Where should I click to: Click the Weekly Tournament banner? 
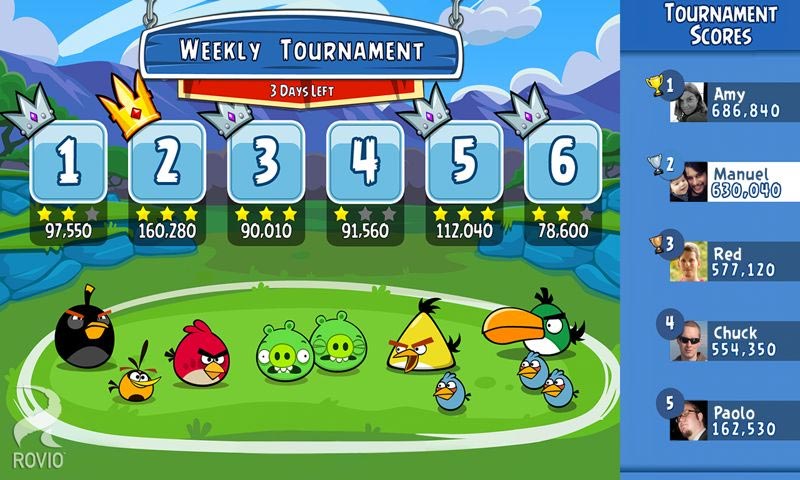[301, 52]
